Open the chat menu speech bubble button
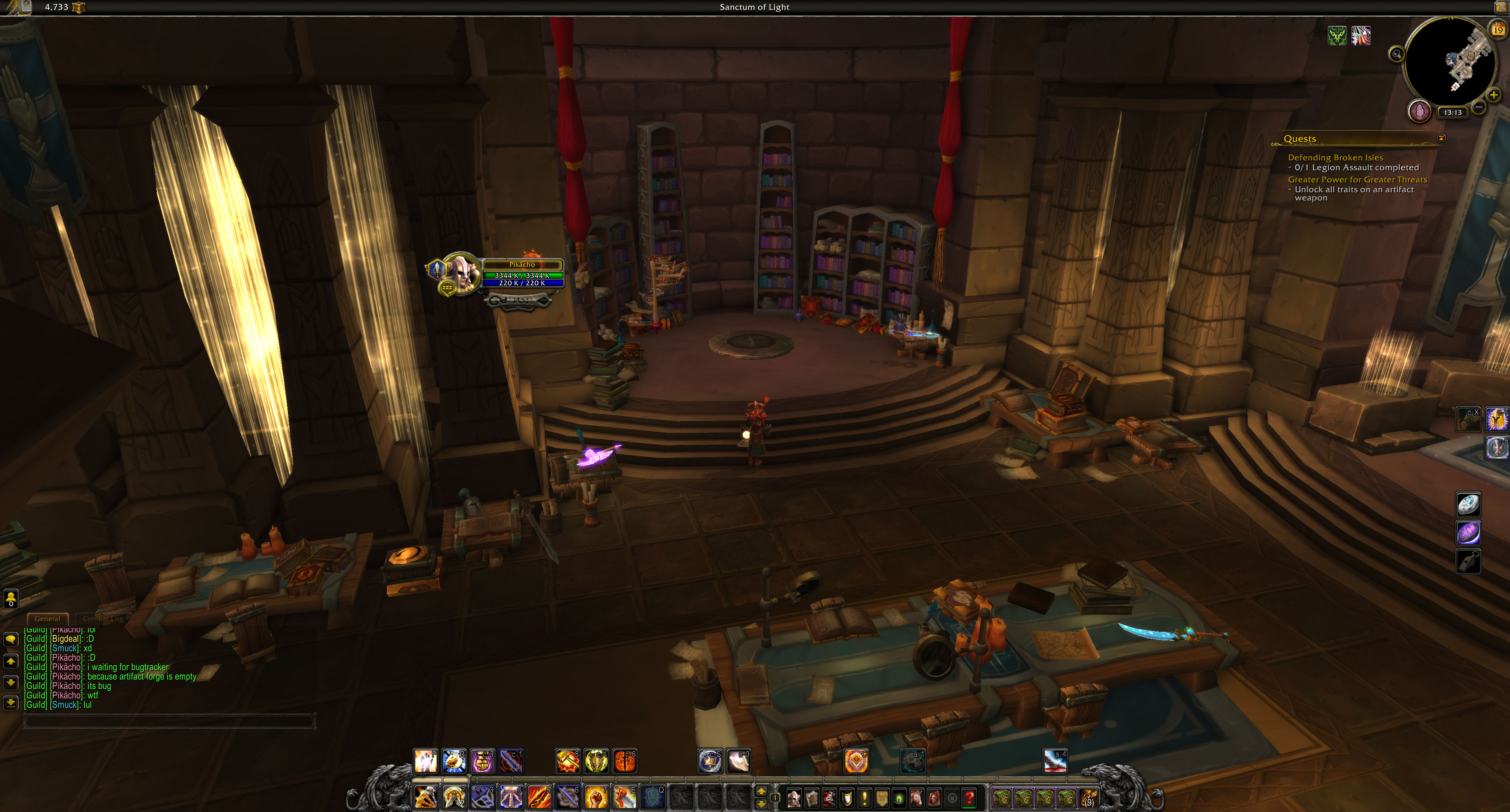The image size is (1510, 812). pyautogui.click(x=11, y=639)
